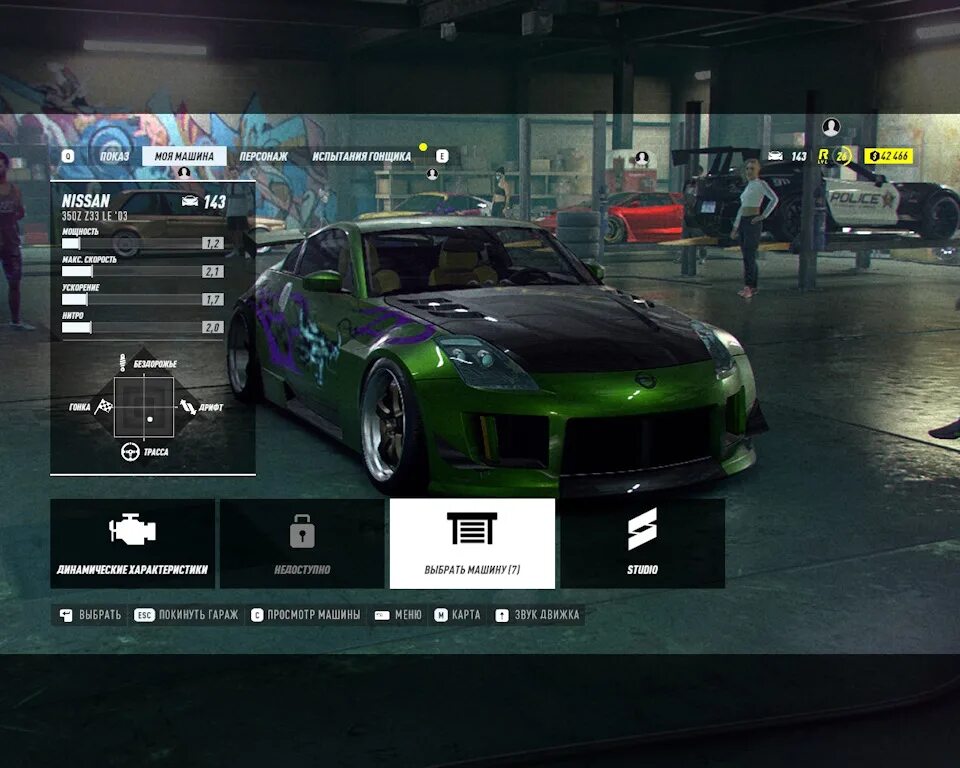Click the yellow bank balance 42 466

888,155
